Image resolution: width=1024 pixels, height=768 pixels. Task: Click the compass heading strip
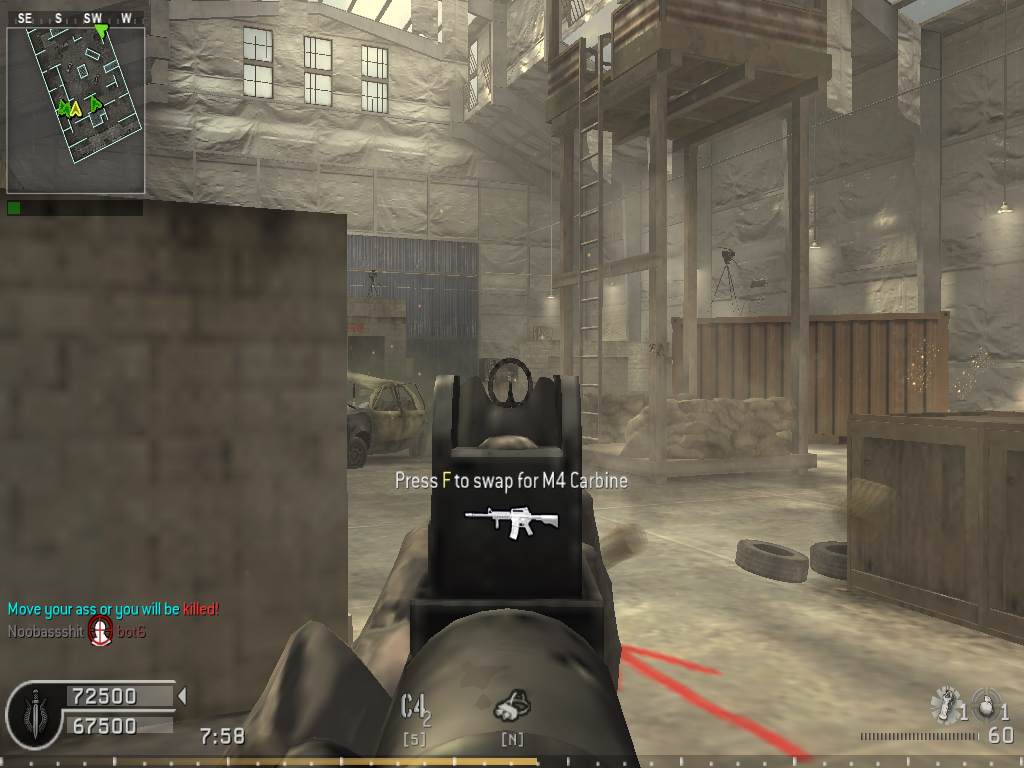[x=76, y=18]
